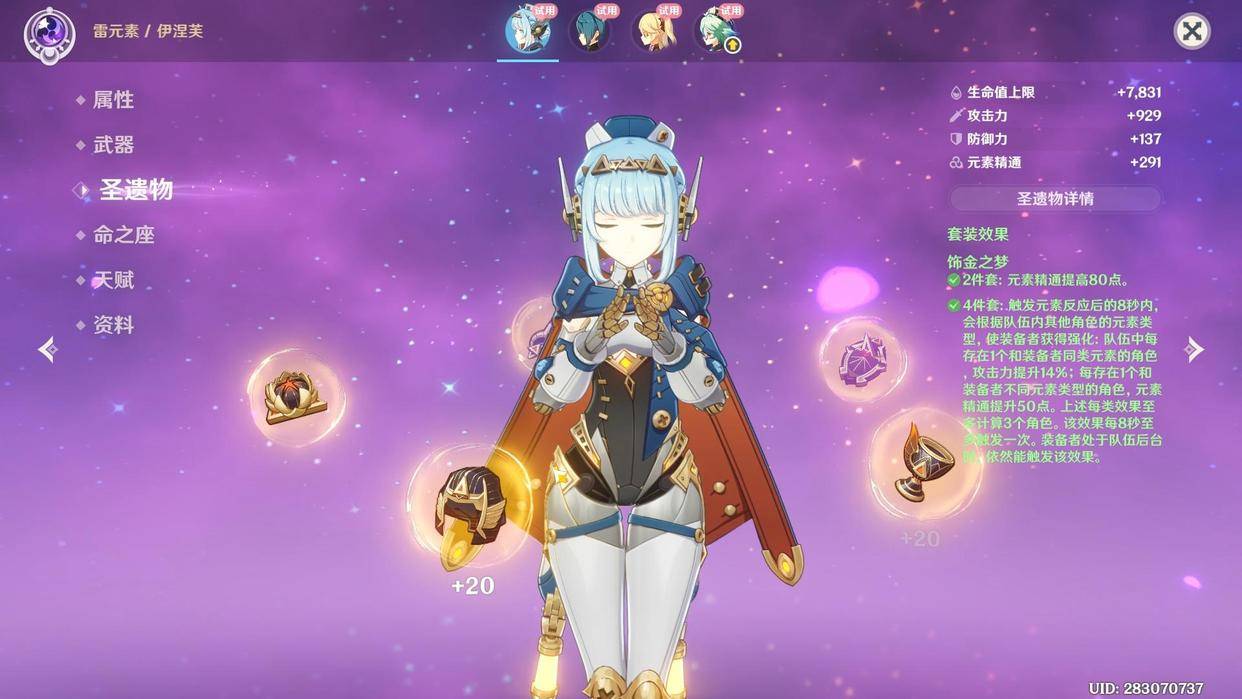
Task: Go to the 天赋 talents section
Action: [x=113, y=280]
